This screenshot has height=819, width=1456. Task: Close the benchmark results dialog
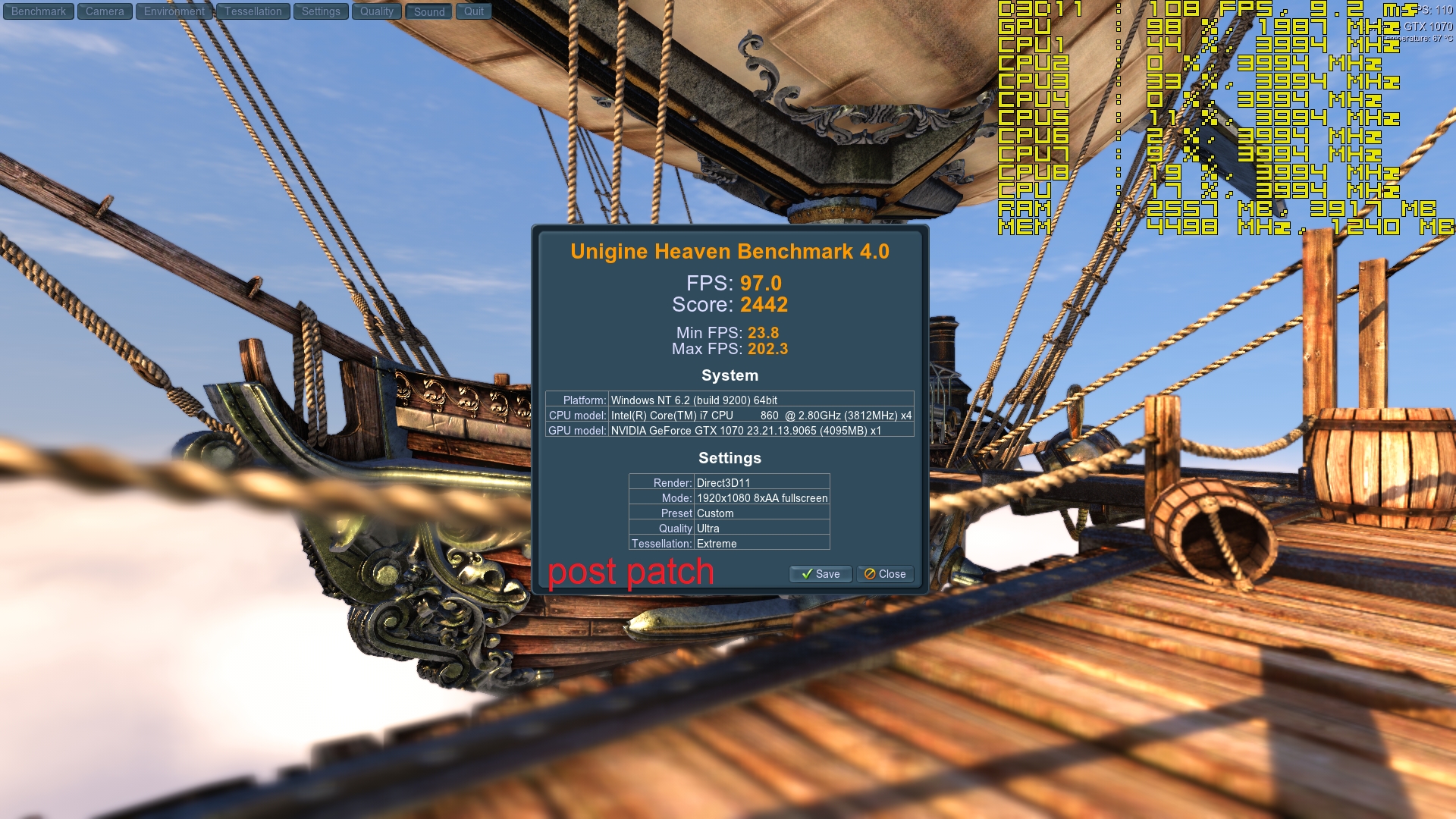pos(885,574)
